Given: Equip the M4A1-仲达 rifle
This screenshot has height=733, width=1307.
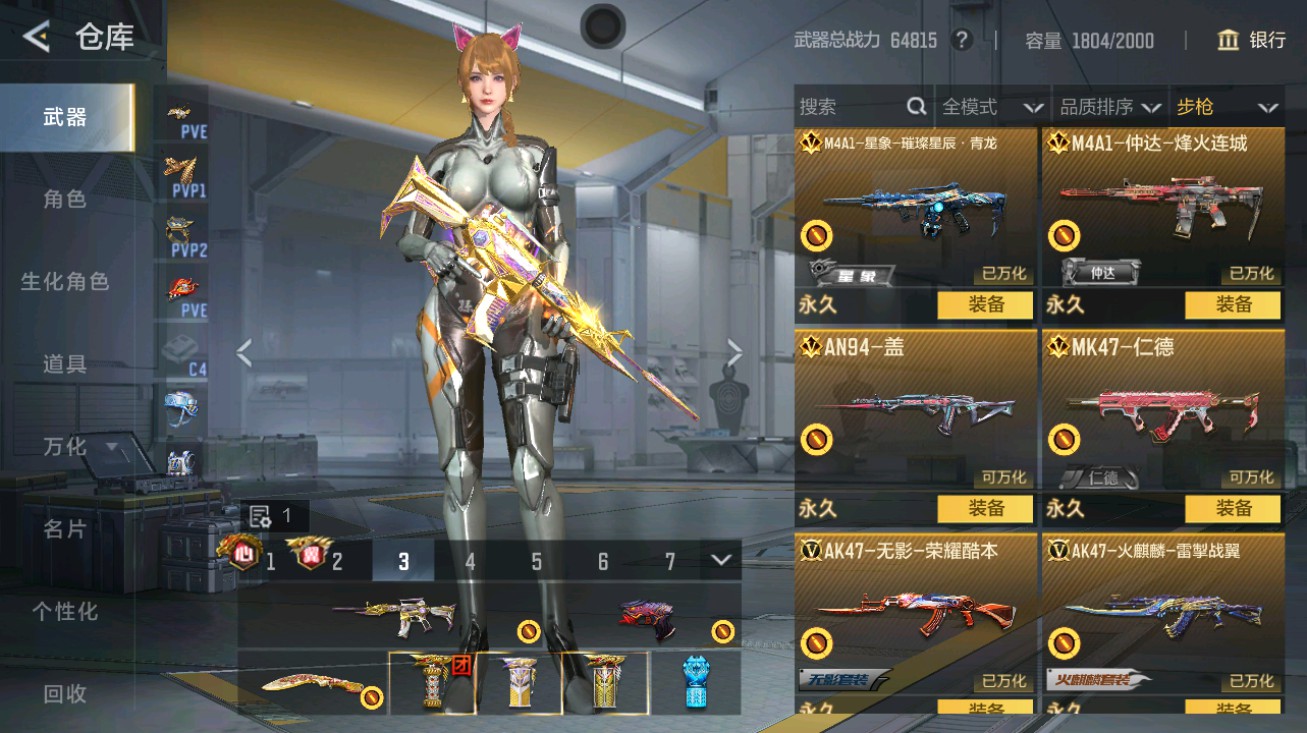Looking at the screenshot, I should (1232, 305).
